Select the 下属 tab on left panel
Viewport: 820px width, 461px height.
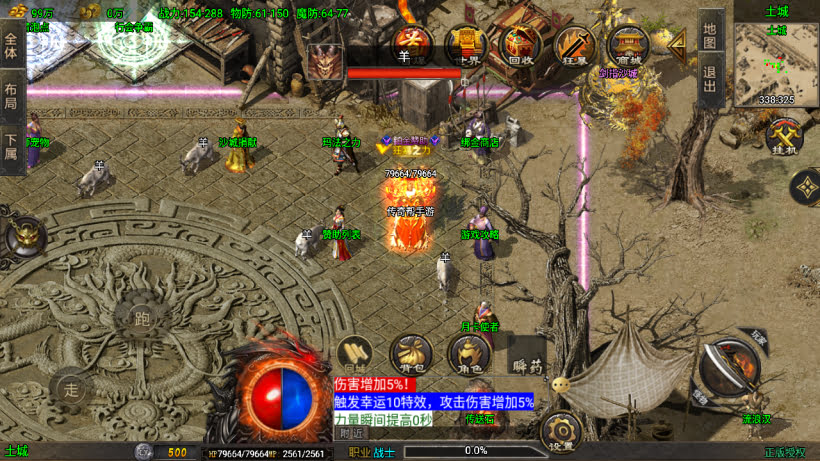(x=12, y=148)
